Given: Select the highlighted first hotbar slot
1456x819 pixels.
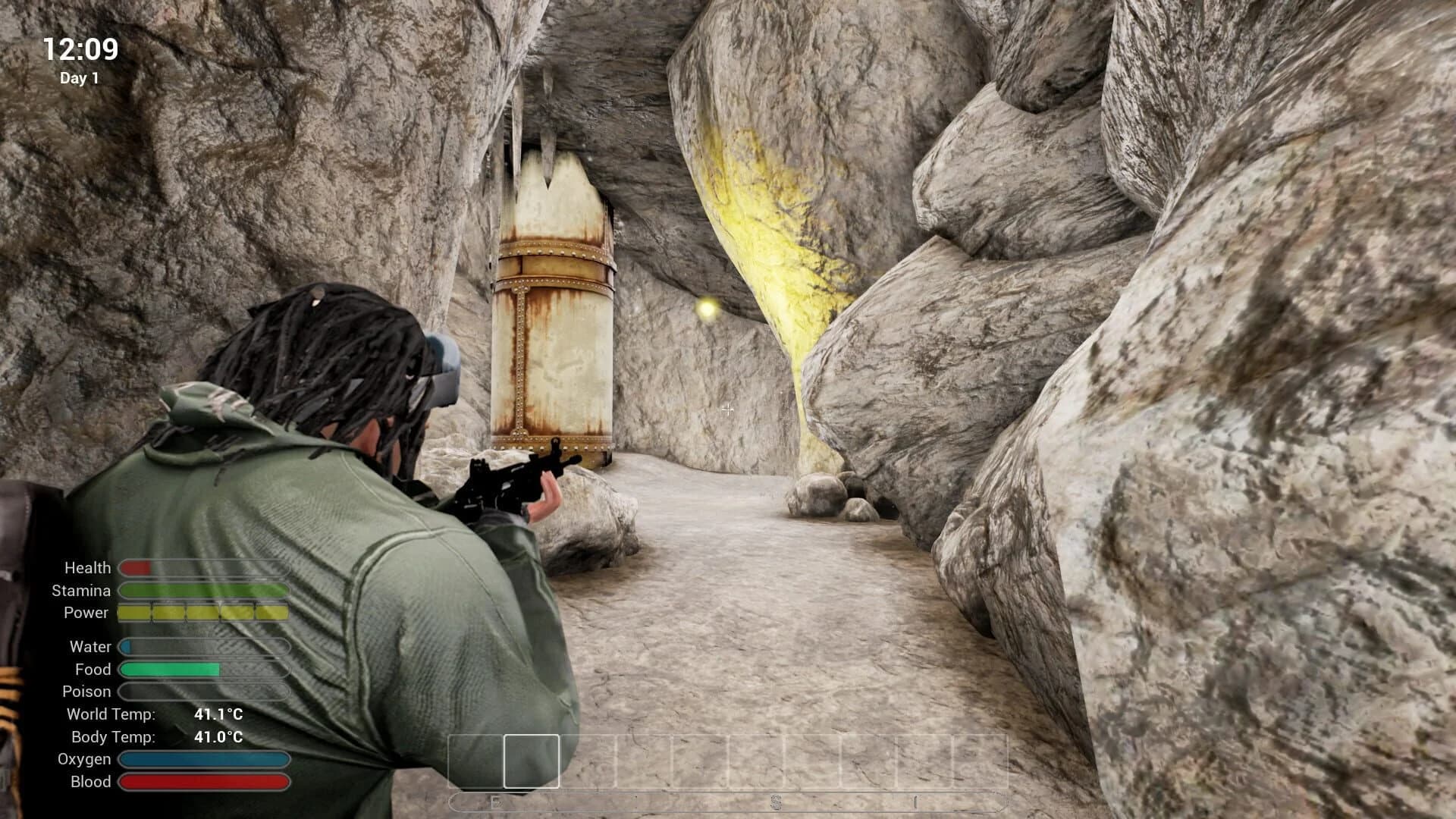Looking at the screenshot, I should [x=532, y=761].
